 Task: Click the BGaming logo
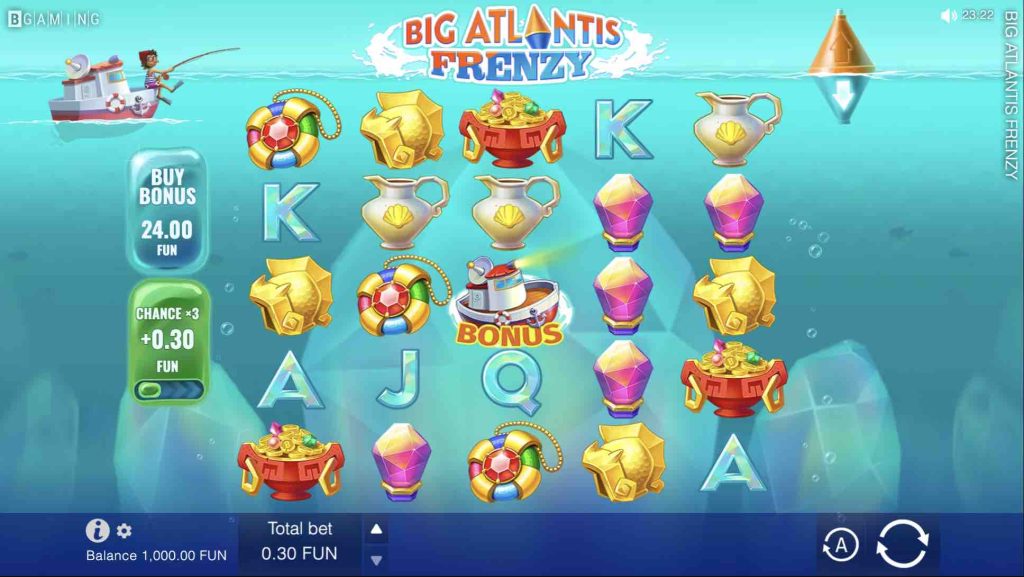coord(54,18)
